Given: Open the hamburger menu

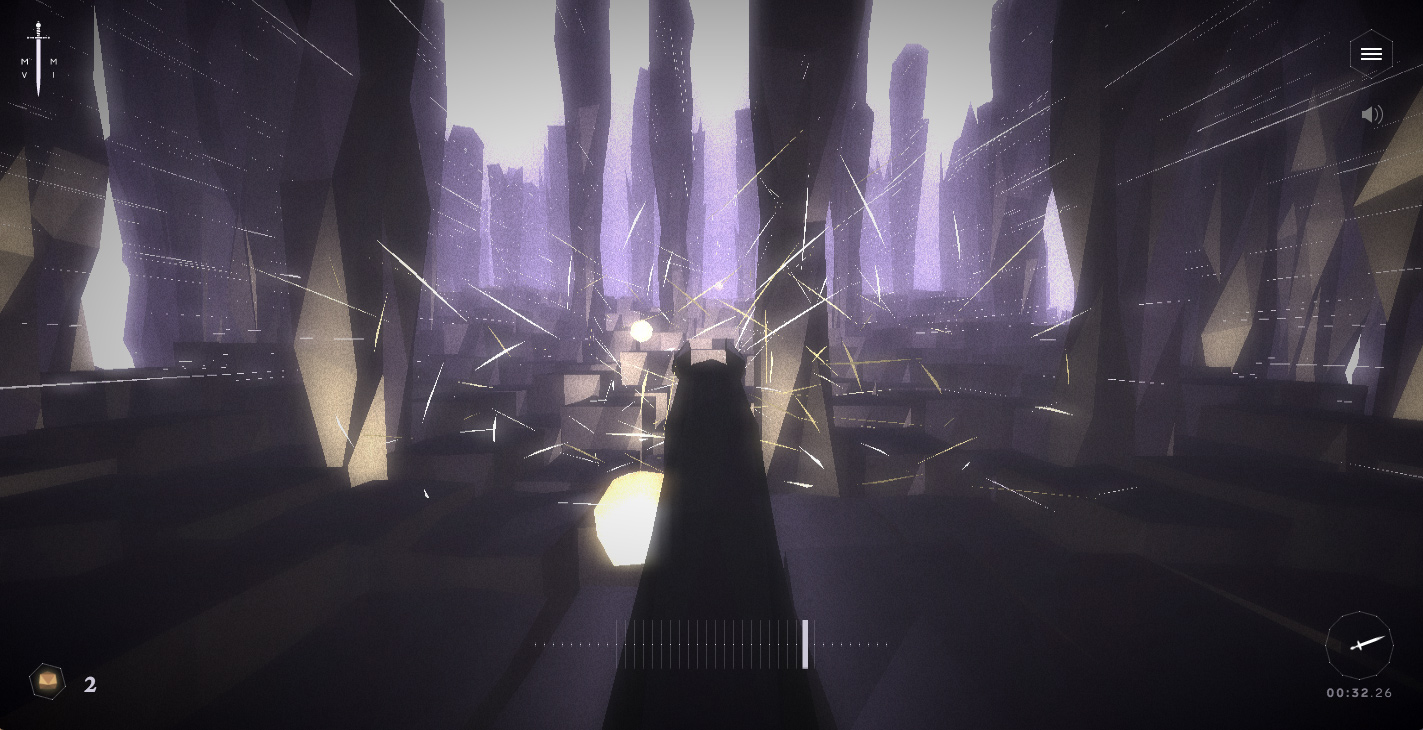Looking at the screenshot, I should 1370,54.
